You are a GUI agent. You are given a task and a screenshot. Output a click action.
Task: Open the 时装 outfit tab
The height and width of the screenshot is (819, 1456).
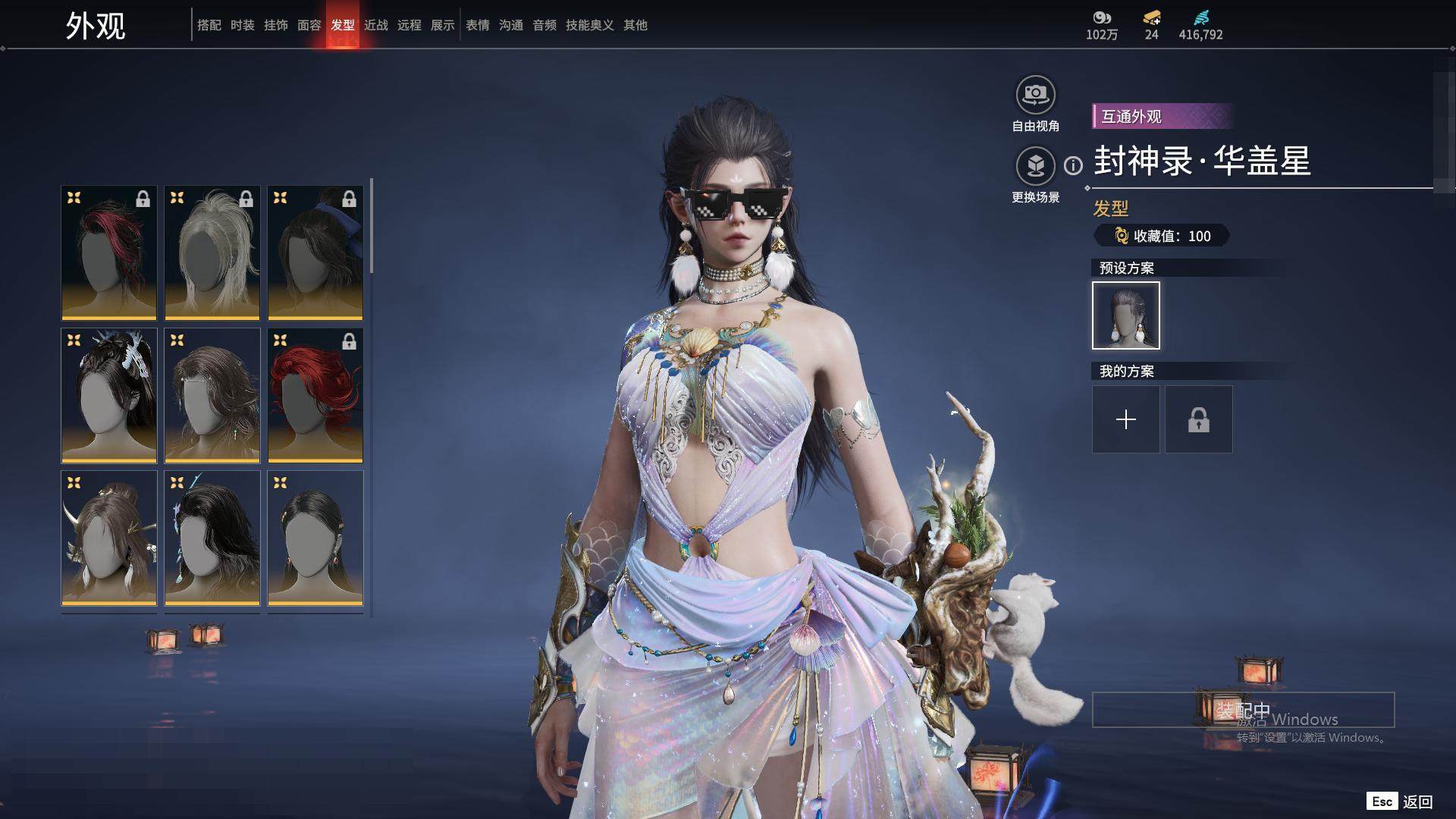point(242,25)
